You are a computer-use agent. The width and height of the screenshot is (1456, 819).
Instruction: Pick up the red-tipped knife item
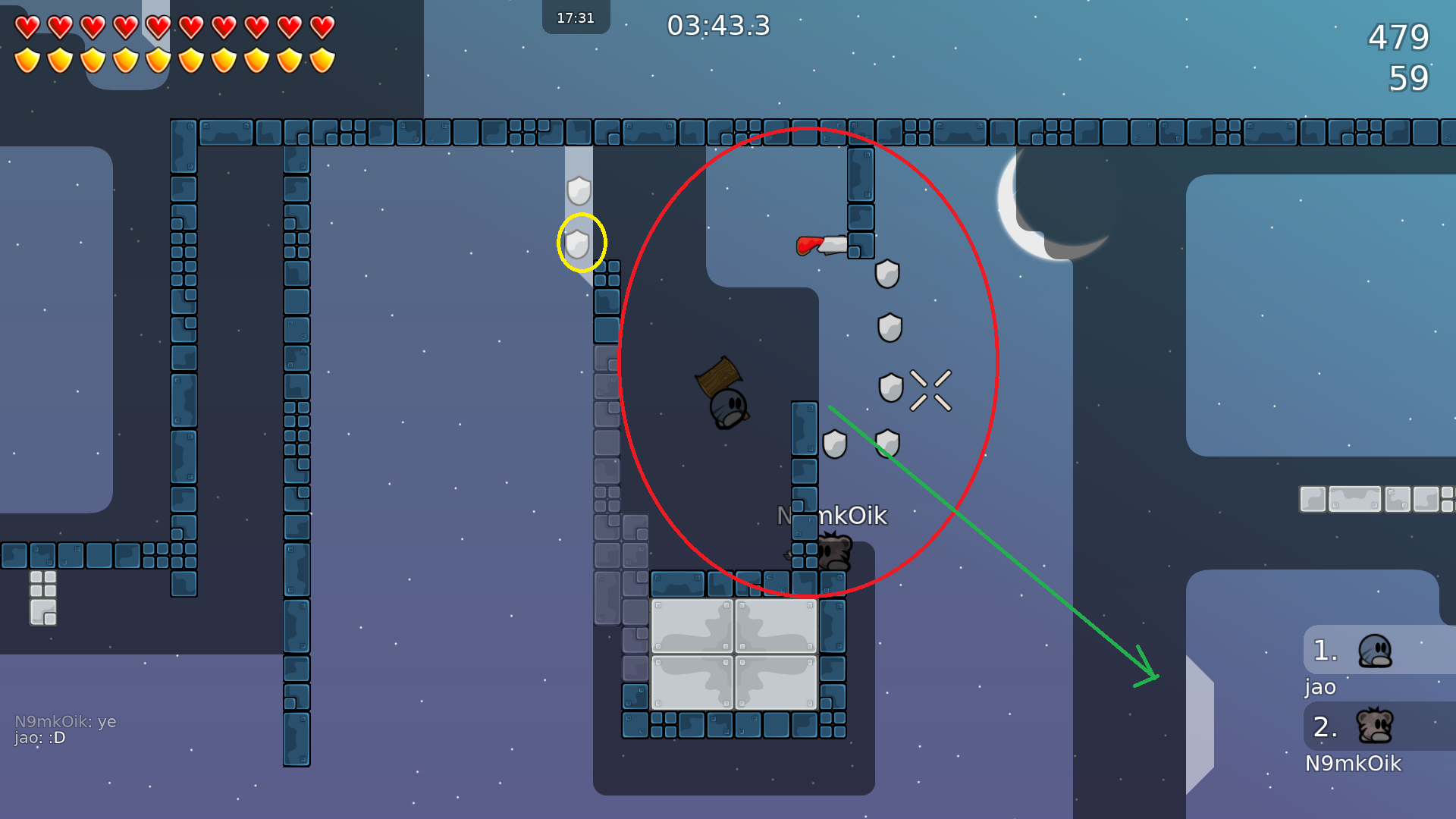(x=823, y=244)
